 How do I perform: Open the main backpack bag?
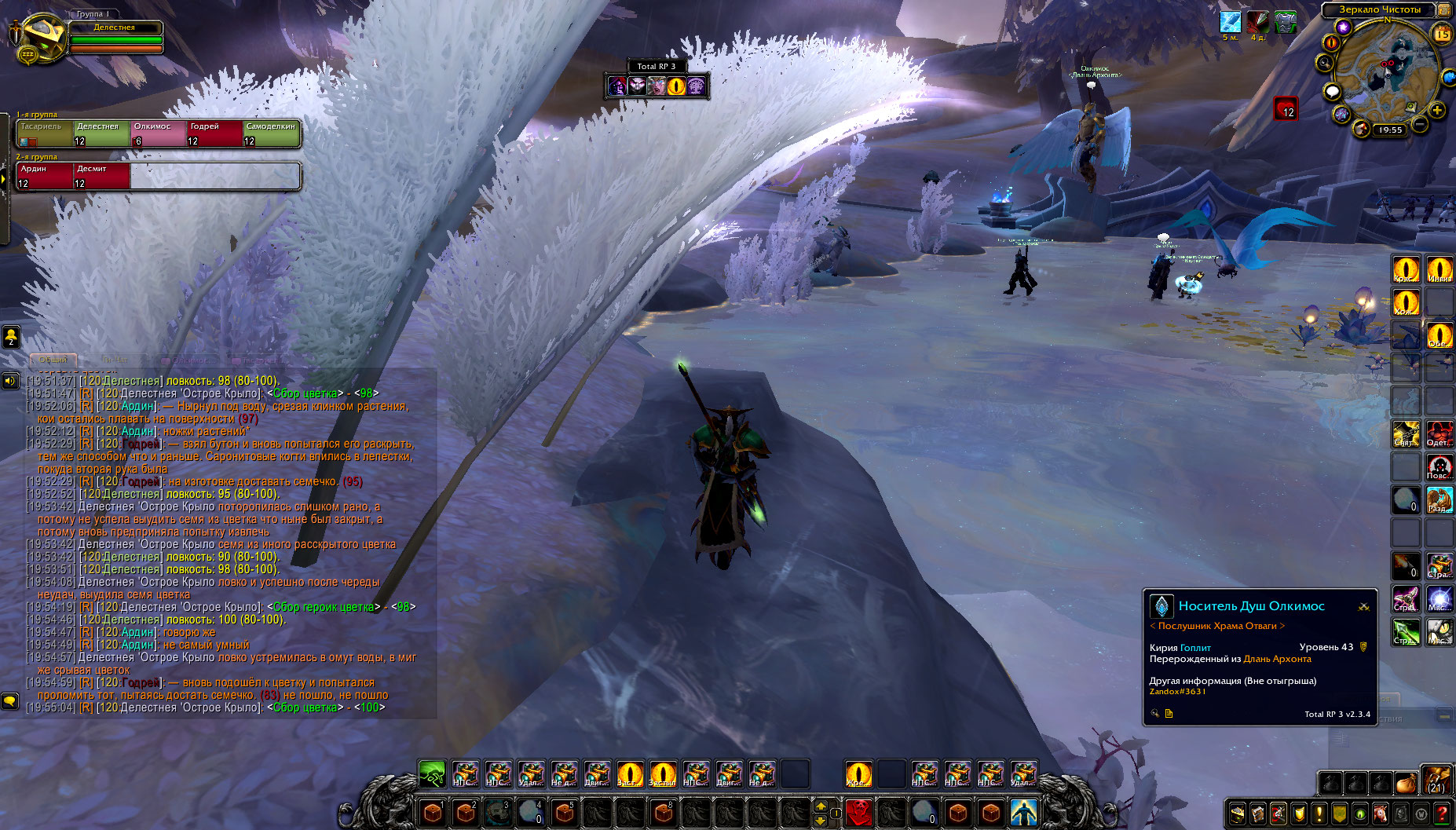1436,782
